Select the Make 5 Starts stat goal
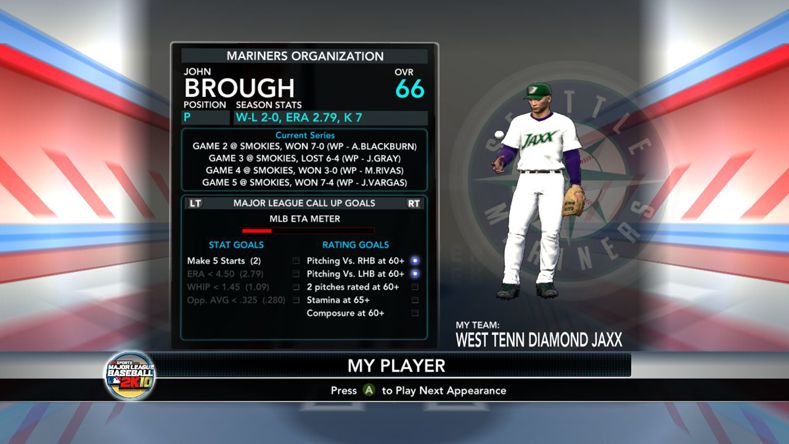This screenshot has width=789, height=444. point(224,261)
